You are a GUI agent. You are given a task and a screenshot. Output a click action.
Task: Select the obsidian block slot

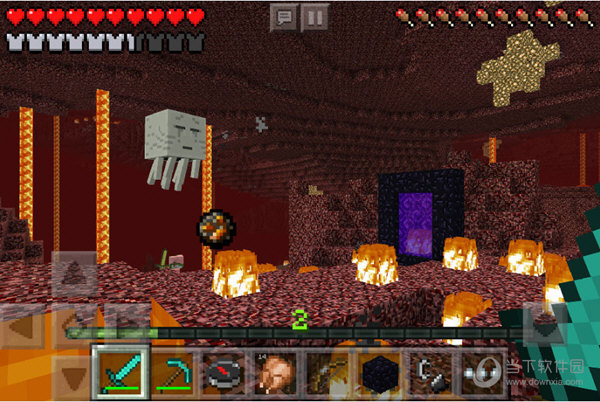(x=380, y=373)
